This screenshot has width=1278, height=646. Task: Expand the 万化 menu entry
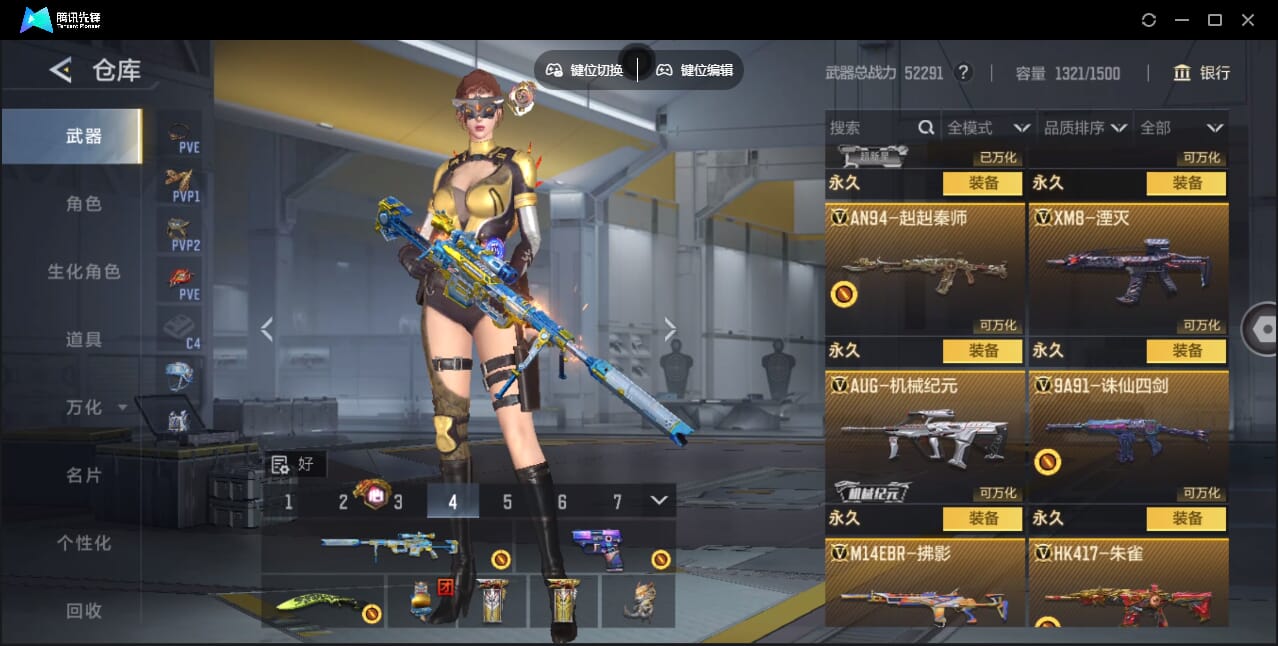[94, 408]
